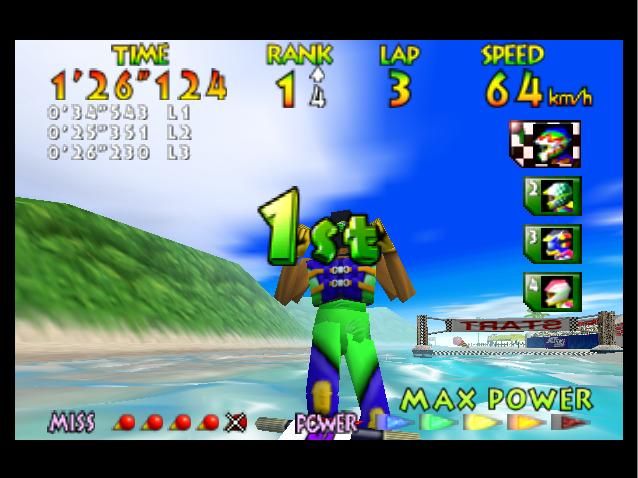Viewport: 638px width, 478px height.
Task: Click the second-place racer portrait
Action: point(551,194)
